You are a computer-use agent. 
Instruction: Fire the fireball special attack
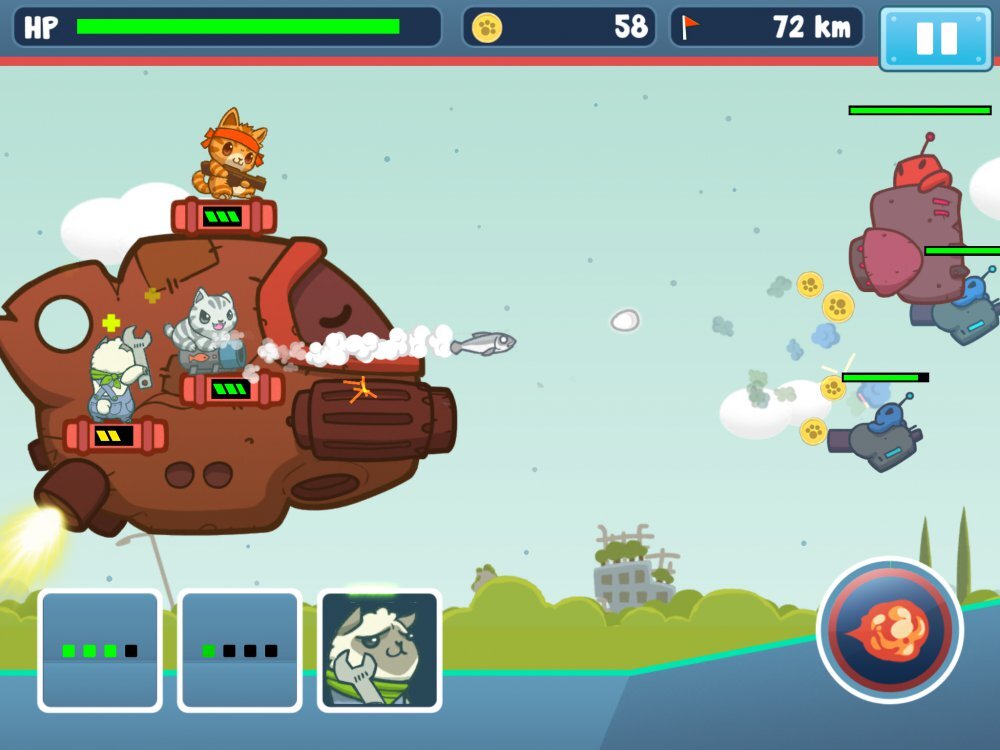coord(890,630)
